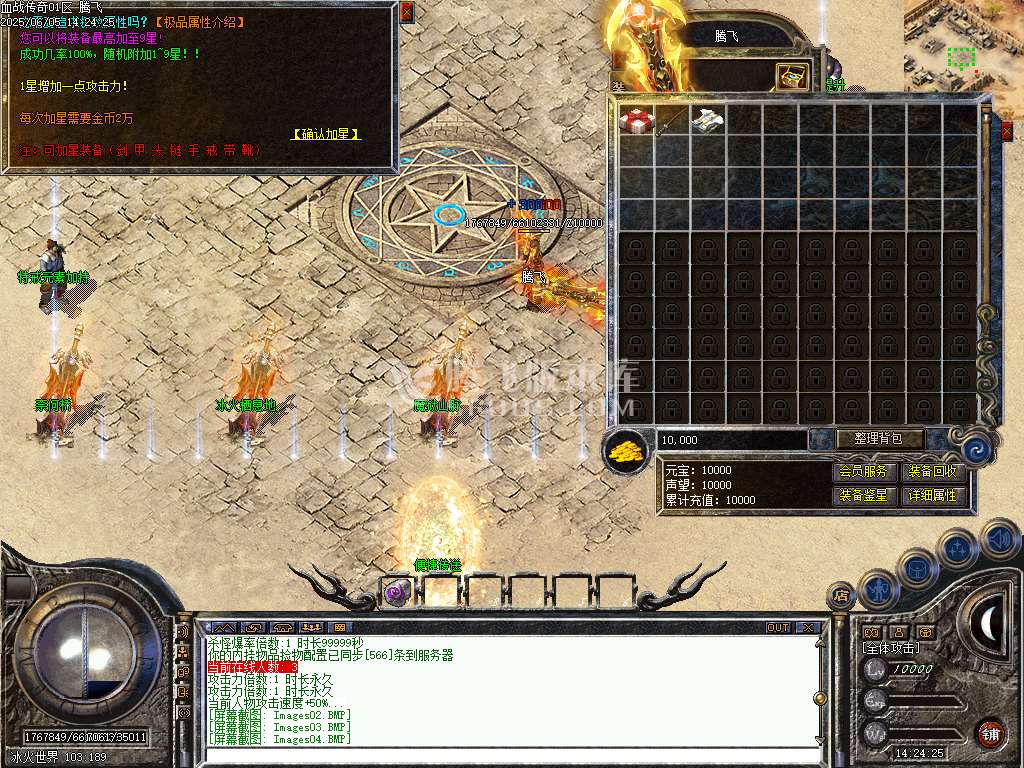The height and width of the screenshot is (768, 1024).
Task: Select the red gift box item
Action: (636, 120)
